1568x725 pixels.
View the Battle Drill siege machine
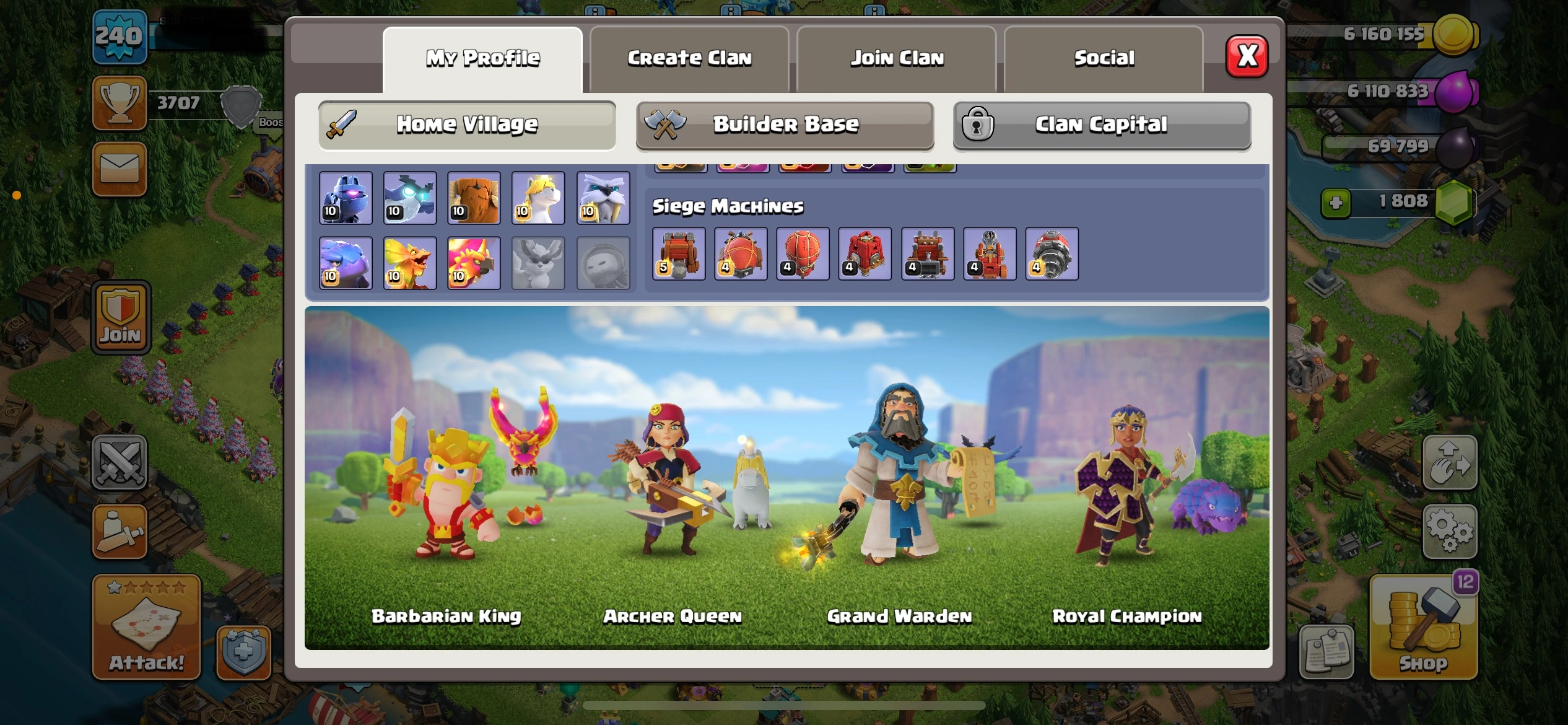1053,254
